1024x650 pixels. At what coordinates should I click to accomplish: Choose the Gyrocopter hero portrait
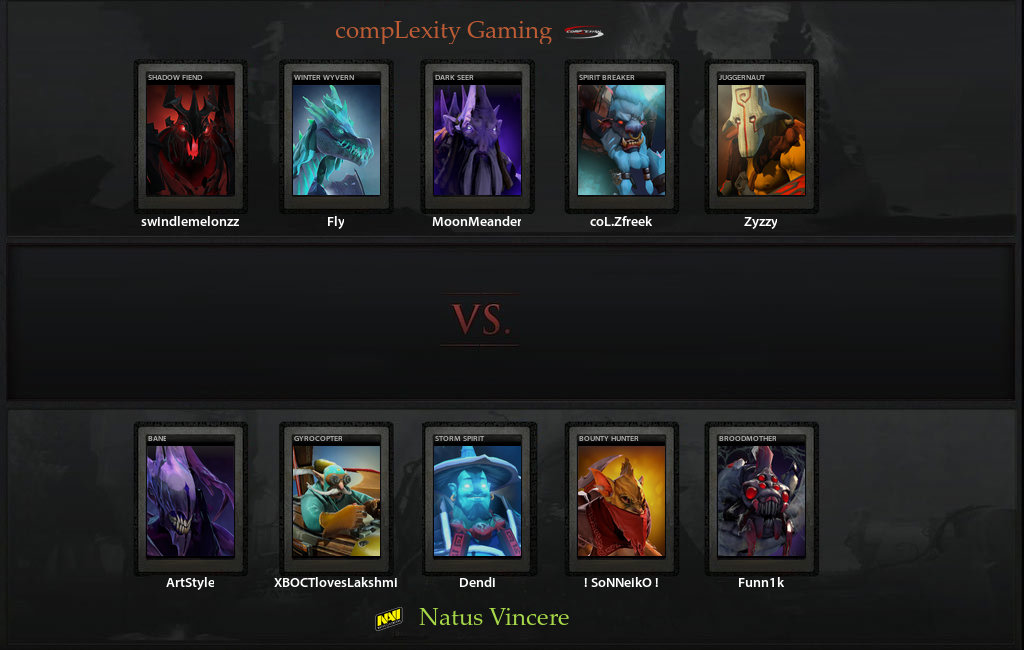[x=336, y=498]
